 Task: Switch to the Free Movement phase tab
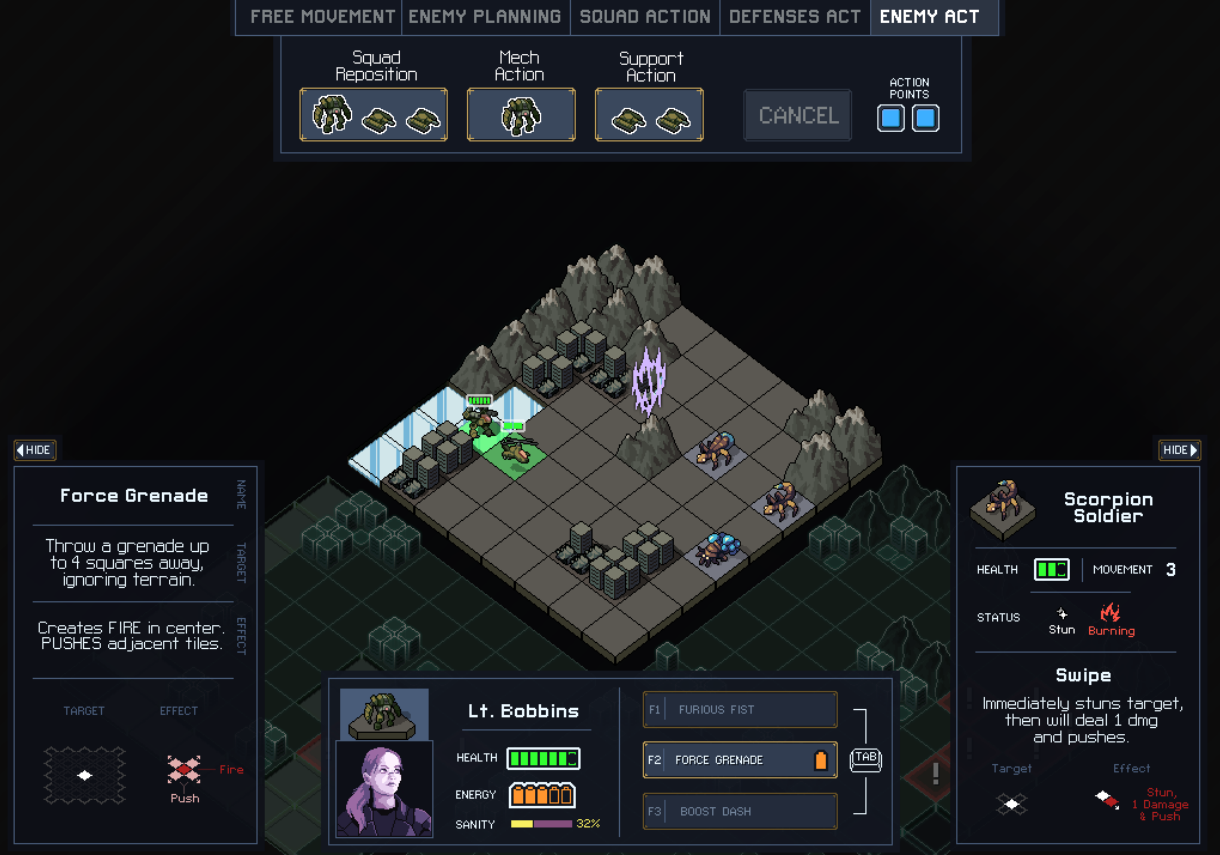(321, 17)
